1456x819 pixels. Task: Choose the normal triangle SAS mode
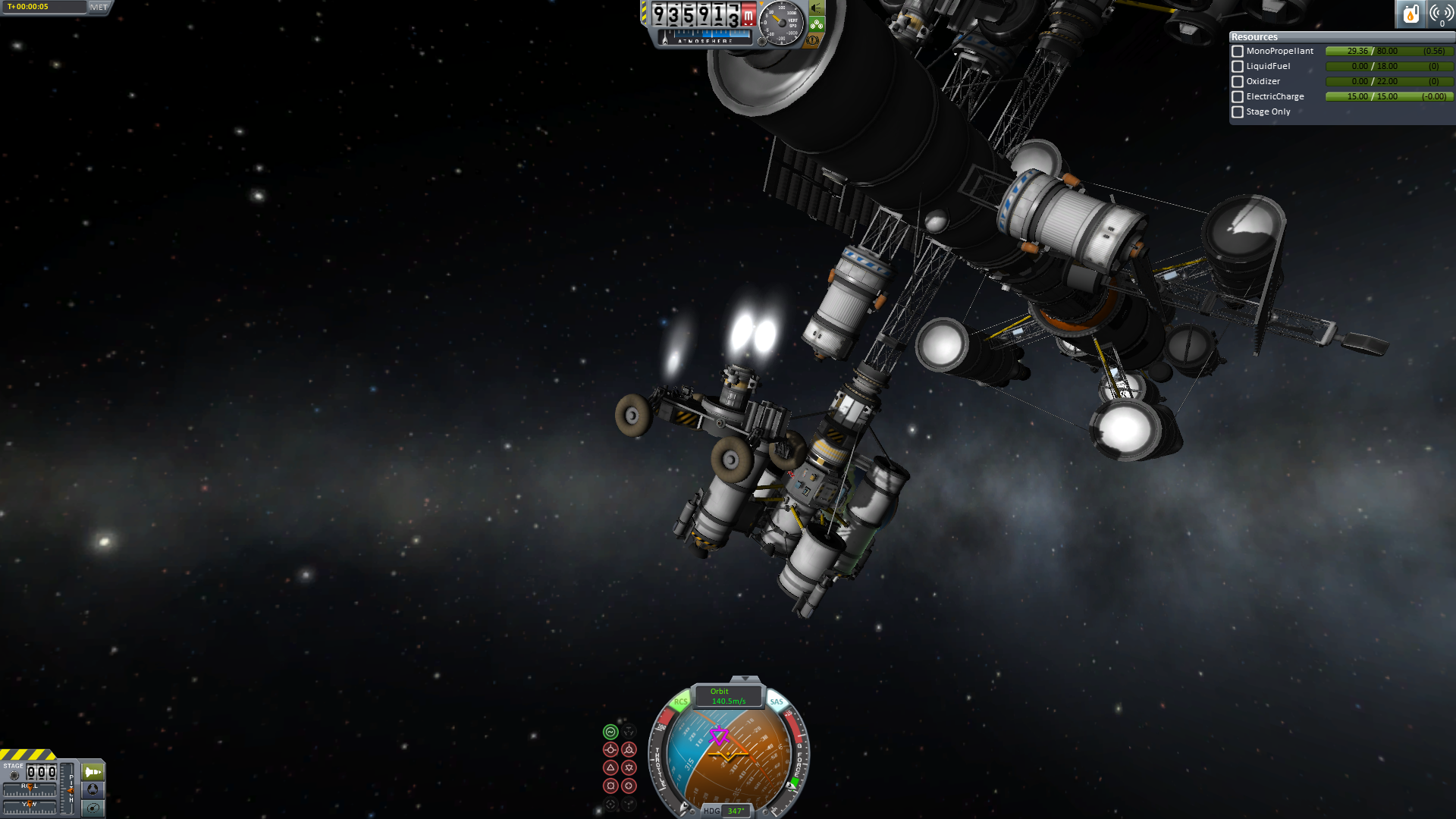(610, 768)
